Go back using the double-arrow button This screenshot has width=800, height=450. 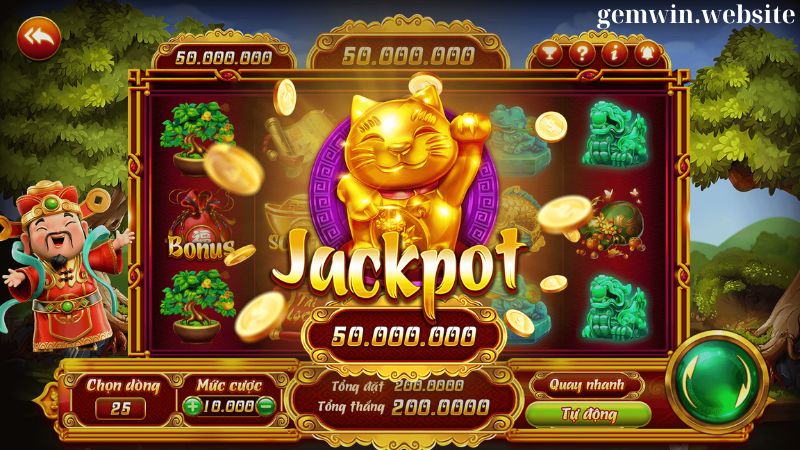39,38
